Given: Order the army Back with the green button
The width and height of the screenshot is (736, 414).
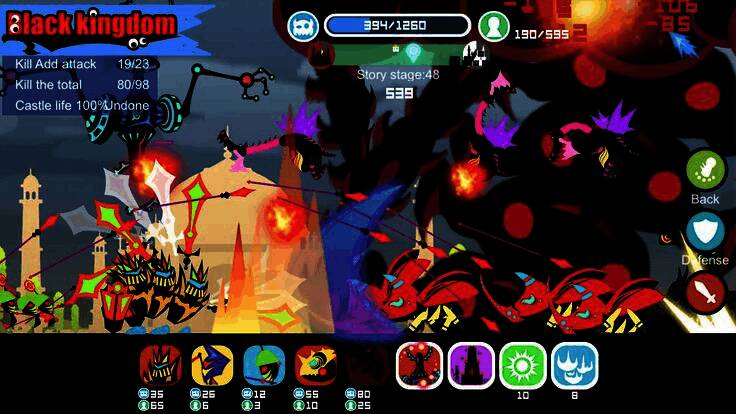Looking at the screenshot, I should pos(705,169).
